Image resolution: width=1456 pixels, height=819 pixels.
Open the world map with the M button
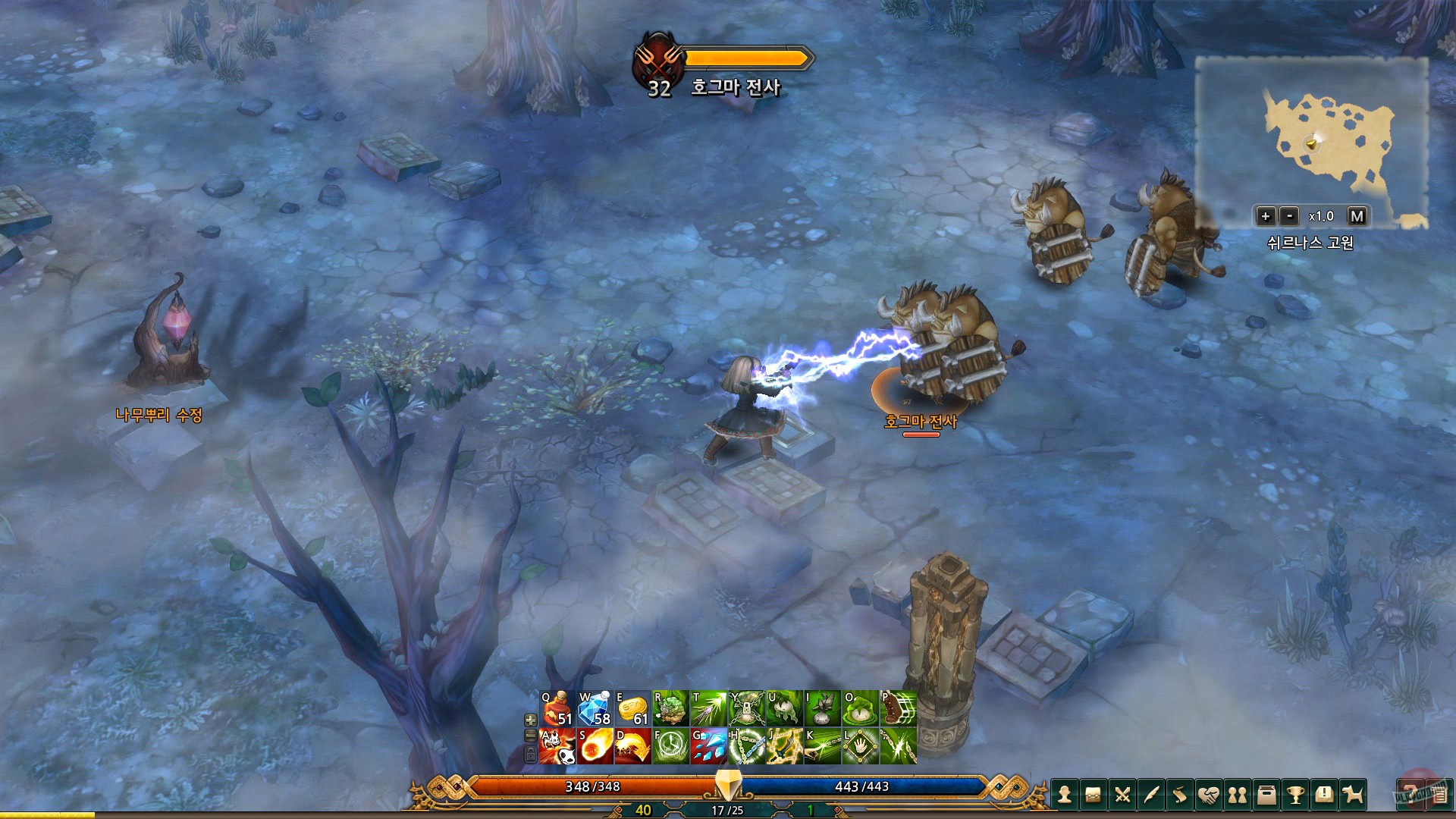click(x=1357, y=217)
